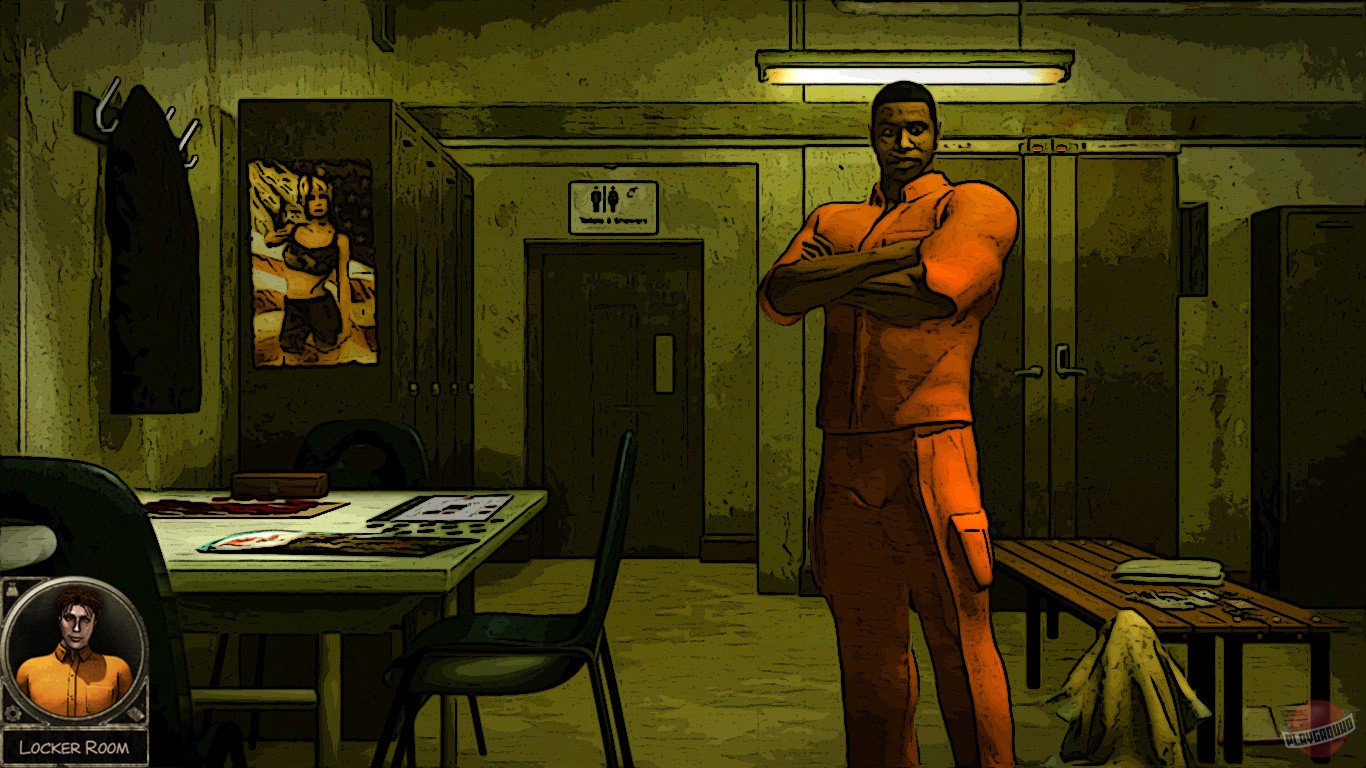Image resolution: width=1366 pixels, height=768 pixels.
Task: Toggle the right red locker indicator light
Action: pyautogui.click(x=1061, y=148)
